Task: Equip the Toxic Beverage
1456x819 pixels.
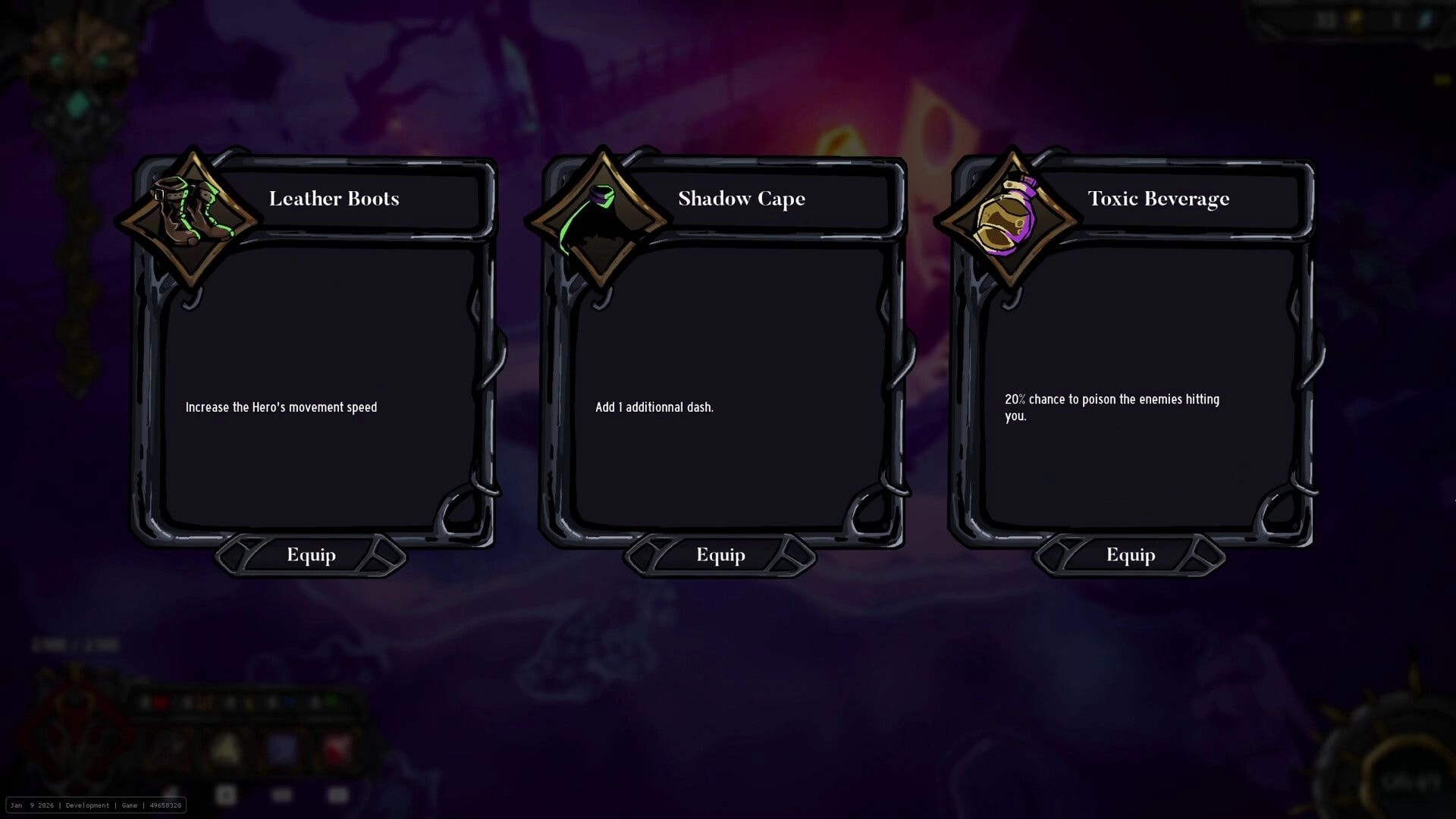Action: point(1129,554)
